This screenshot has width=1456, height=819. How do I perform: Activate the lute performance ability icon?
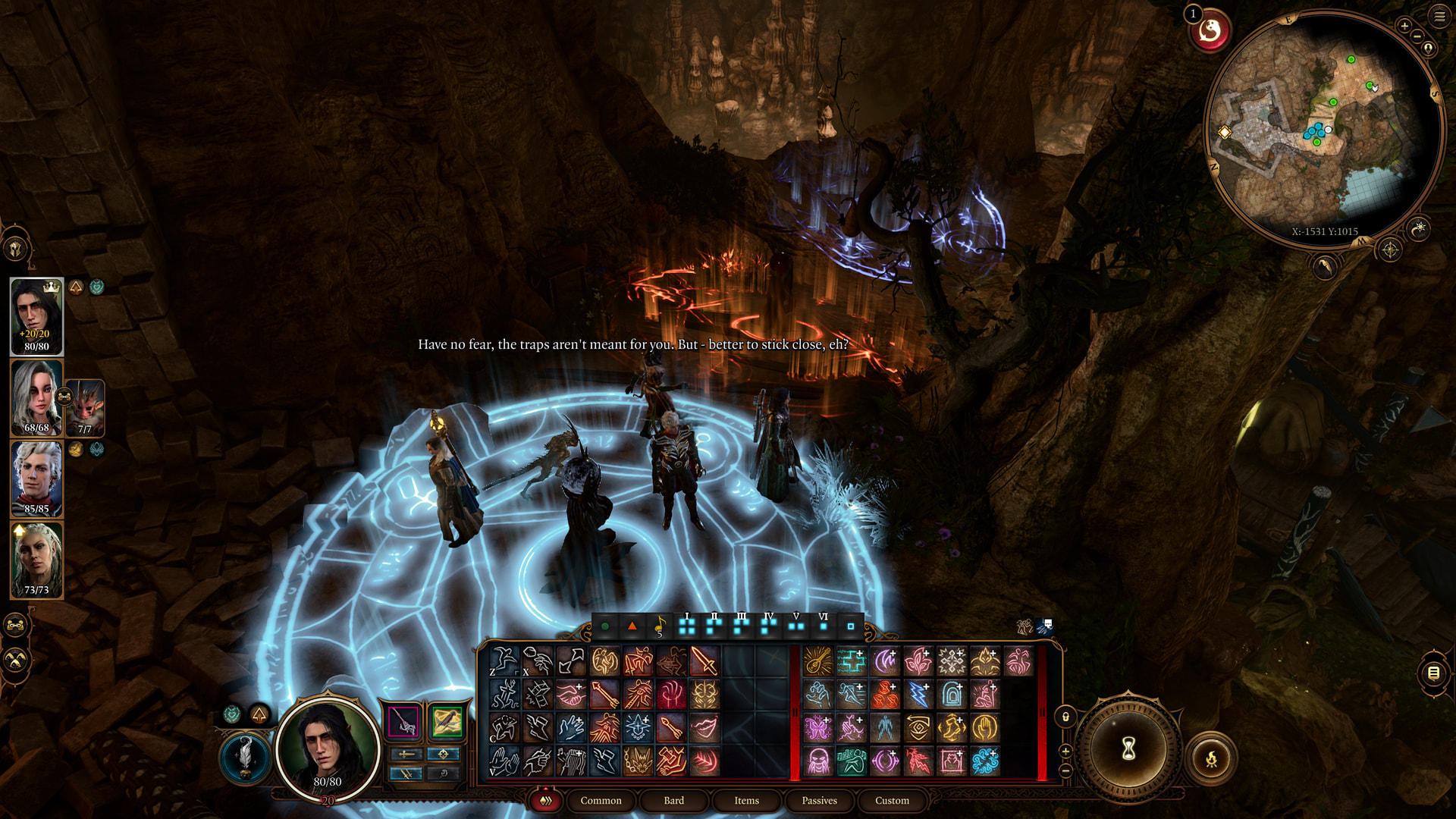817,661
